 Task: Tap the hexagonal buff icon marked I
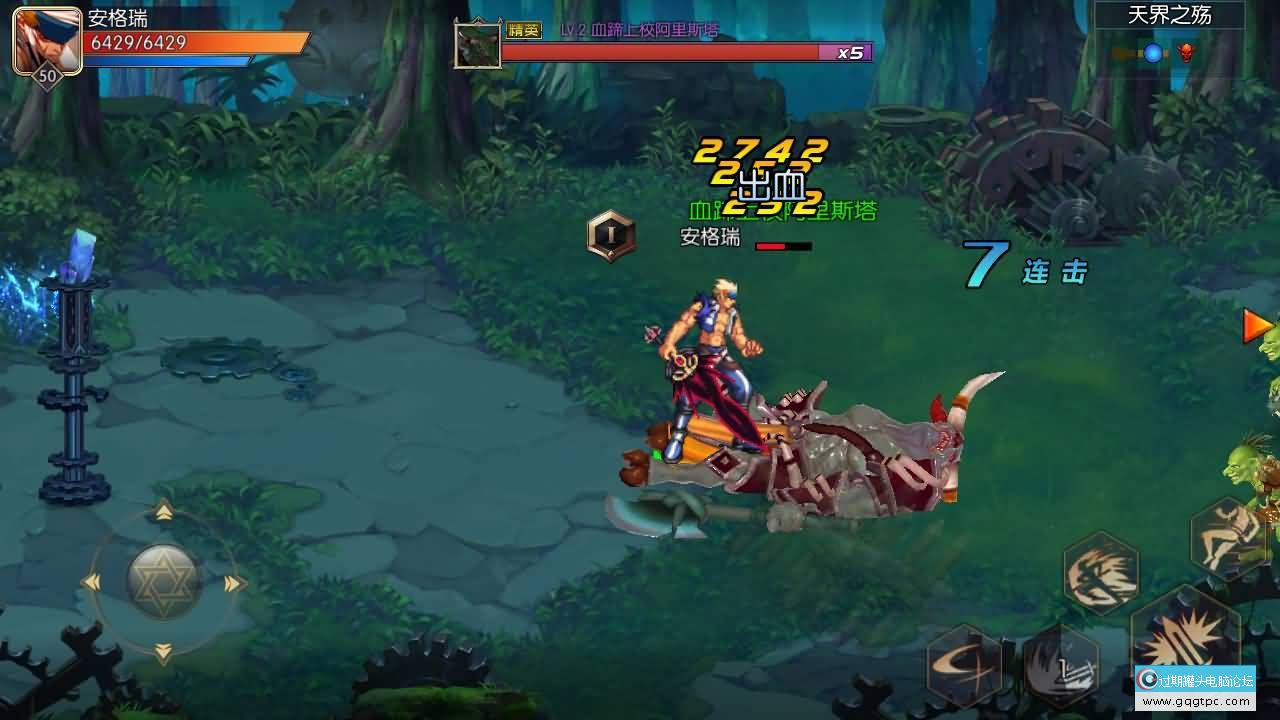610,236
